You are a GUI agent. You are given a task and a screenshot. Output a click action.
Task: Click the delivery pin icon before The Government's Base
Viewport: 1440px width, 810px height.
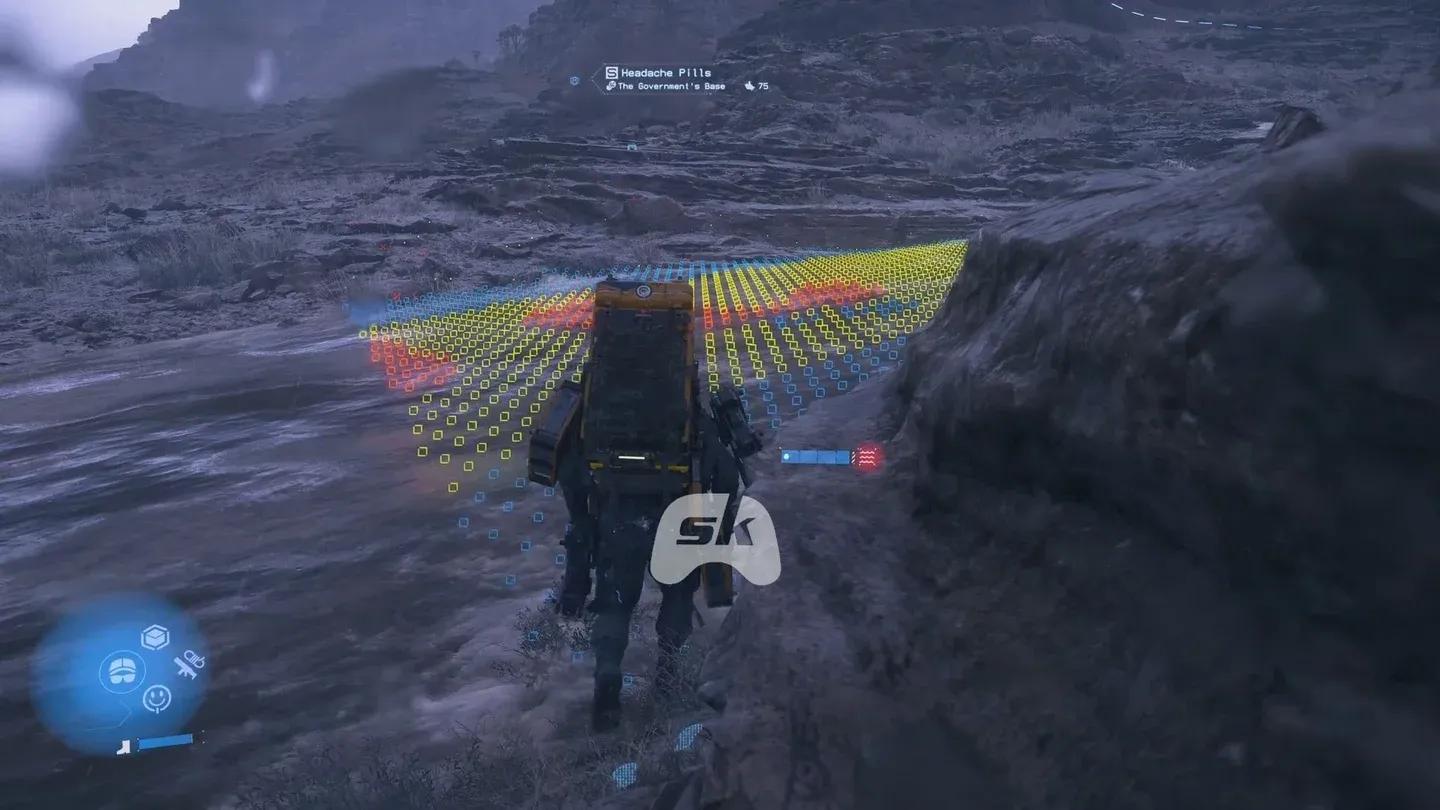click(x=610, y=87)
